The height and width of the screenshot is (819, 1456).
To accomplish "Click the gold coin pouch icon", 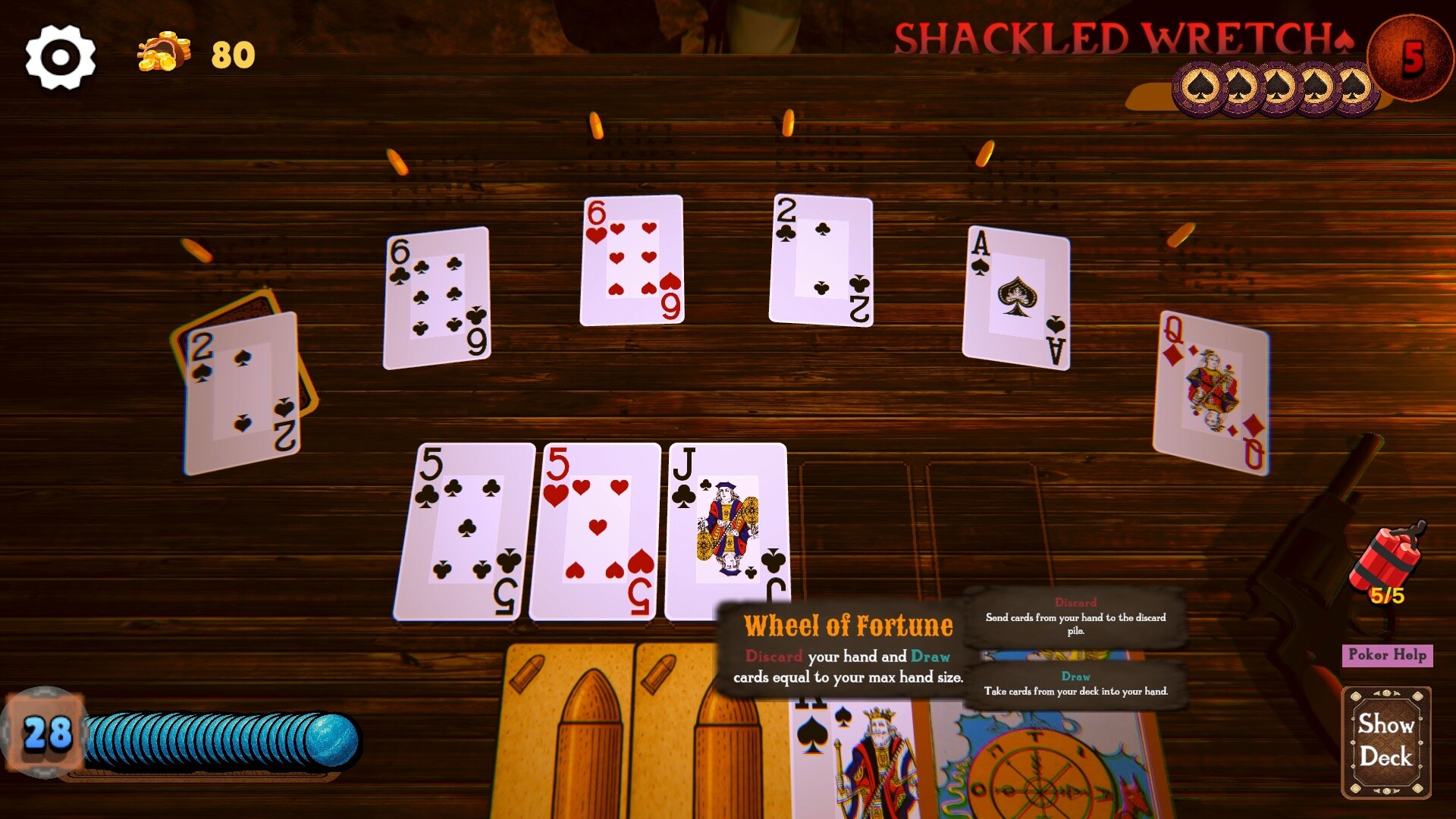I will pyautogui.click(x=162, y=53).
